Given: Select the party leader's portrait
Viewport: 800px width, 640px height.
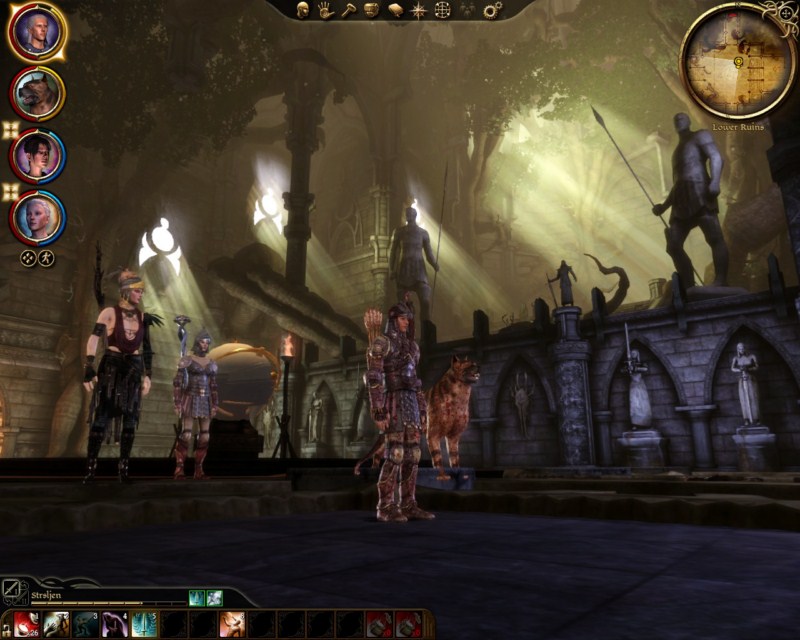Looking at the screenshot, I should point(37,32).
